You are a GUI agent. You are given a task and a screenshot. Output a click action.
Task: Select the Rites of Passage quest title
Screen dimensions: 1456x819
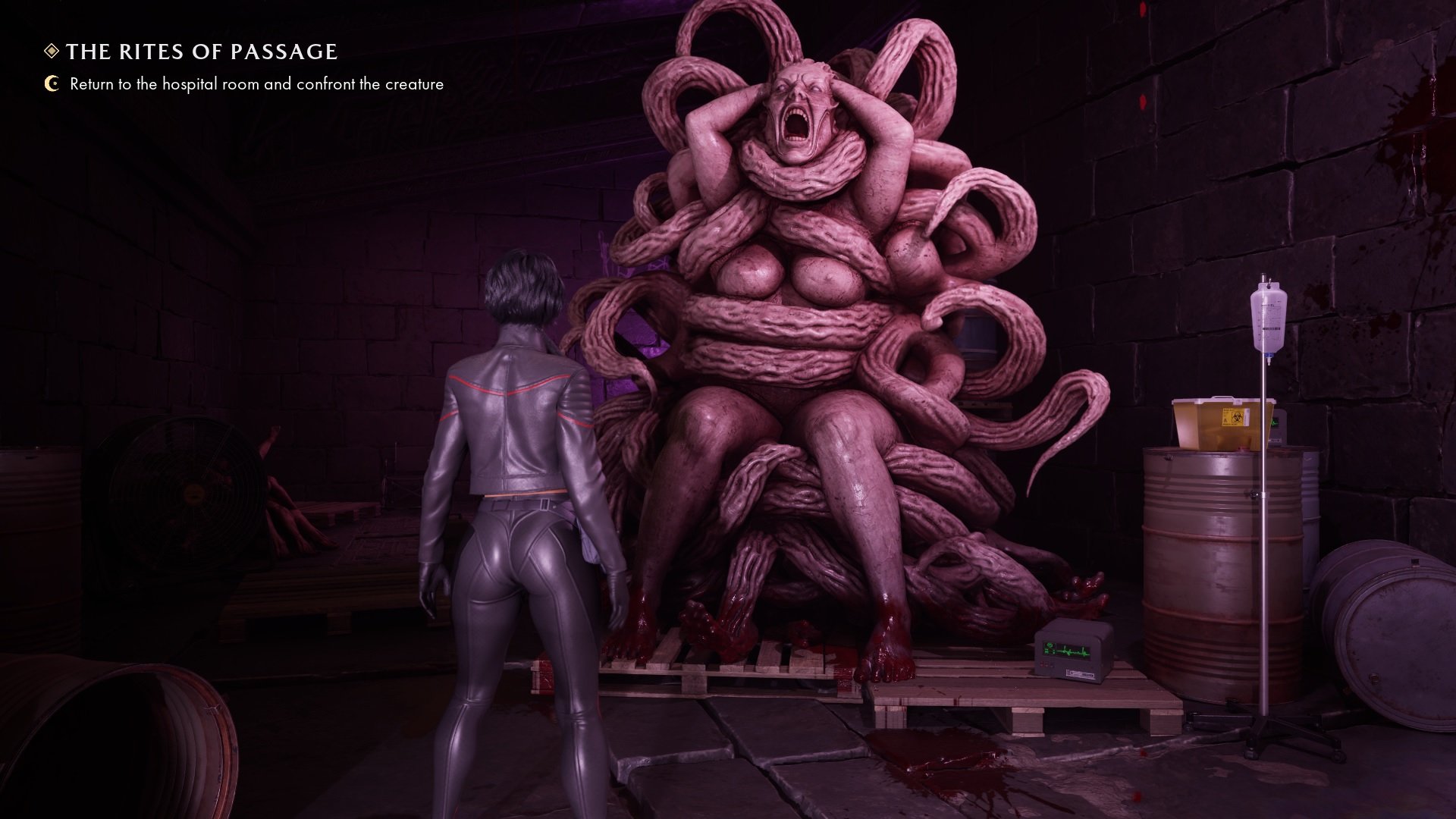click(x=201, y=52)
